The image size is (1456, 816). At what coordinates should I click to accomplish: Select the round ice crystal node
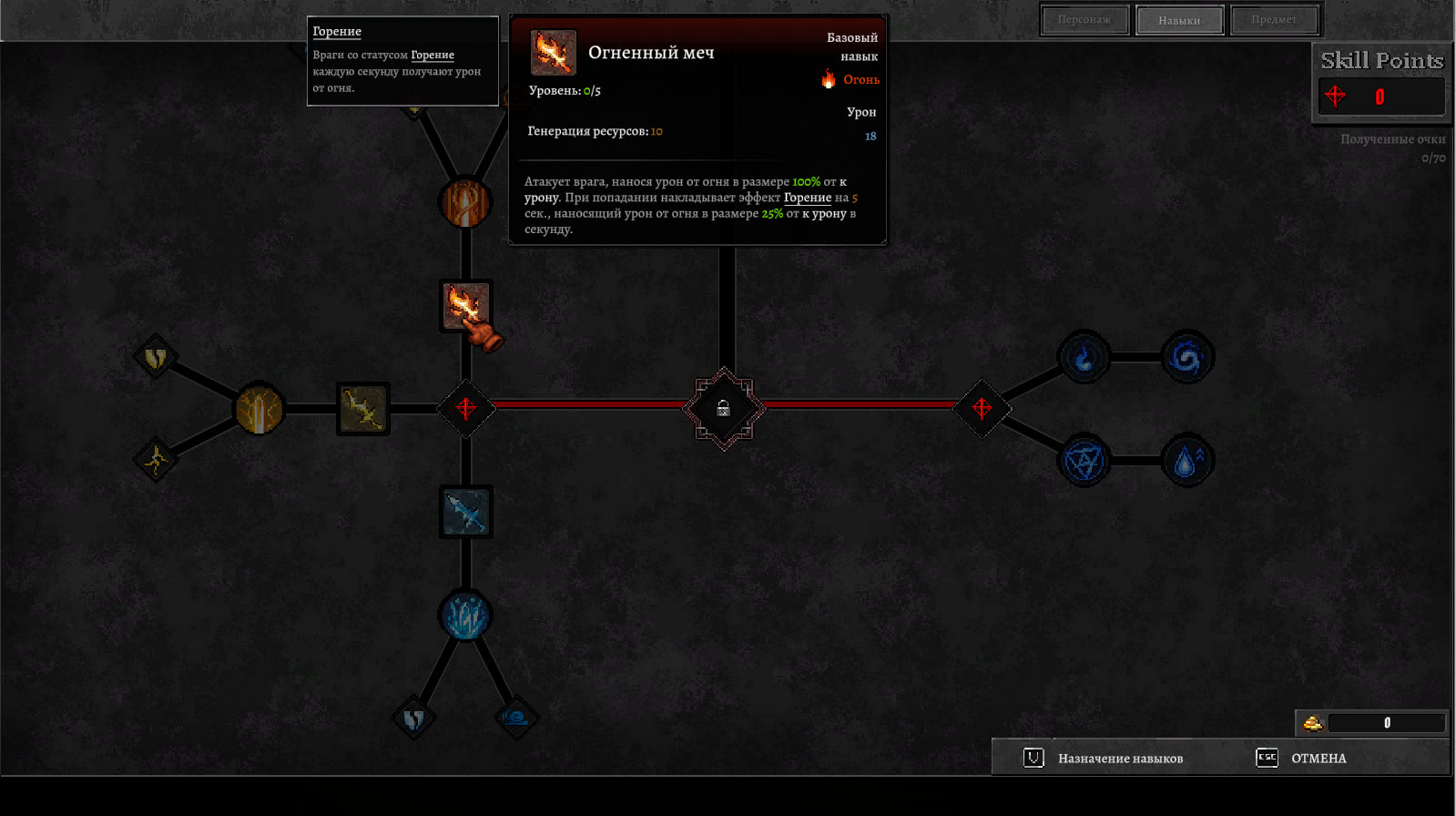tap(465, 616)
